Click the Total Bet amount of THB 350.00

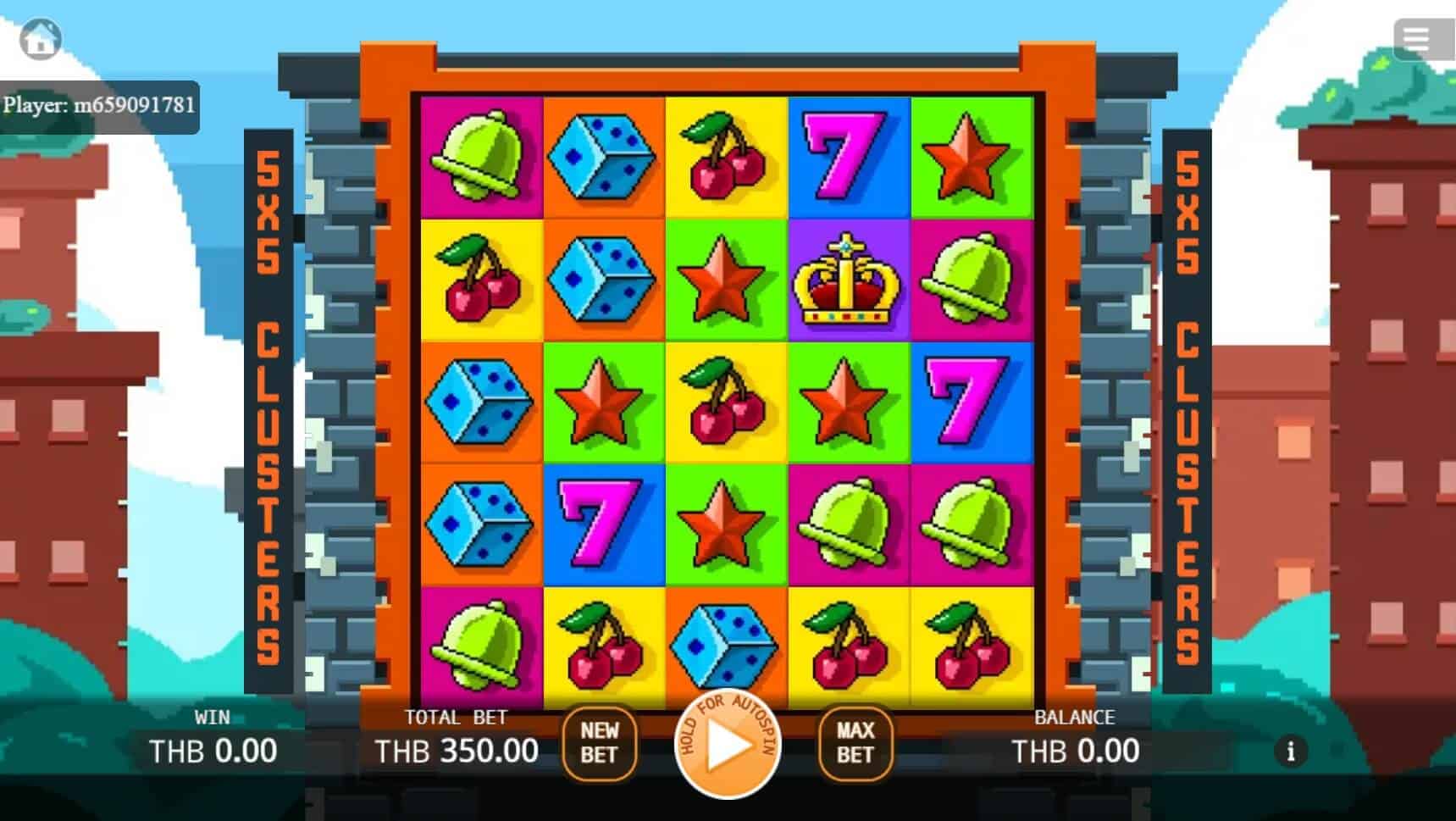(457, 751)
